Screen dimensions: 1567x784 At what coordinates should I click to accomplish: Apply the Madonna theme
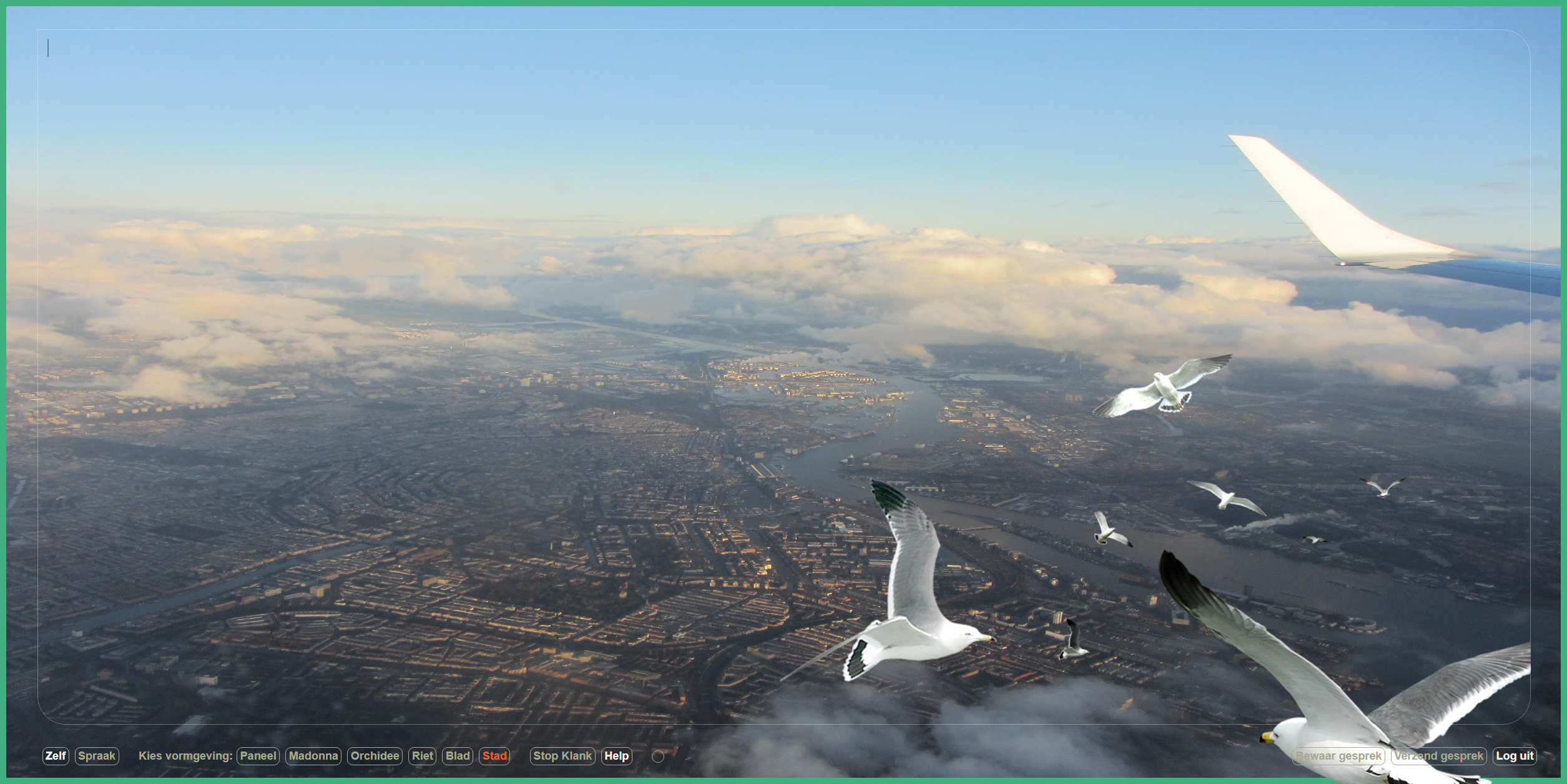313,756
